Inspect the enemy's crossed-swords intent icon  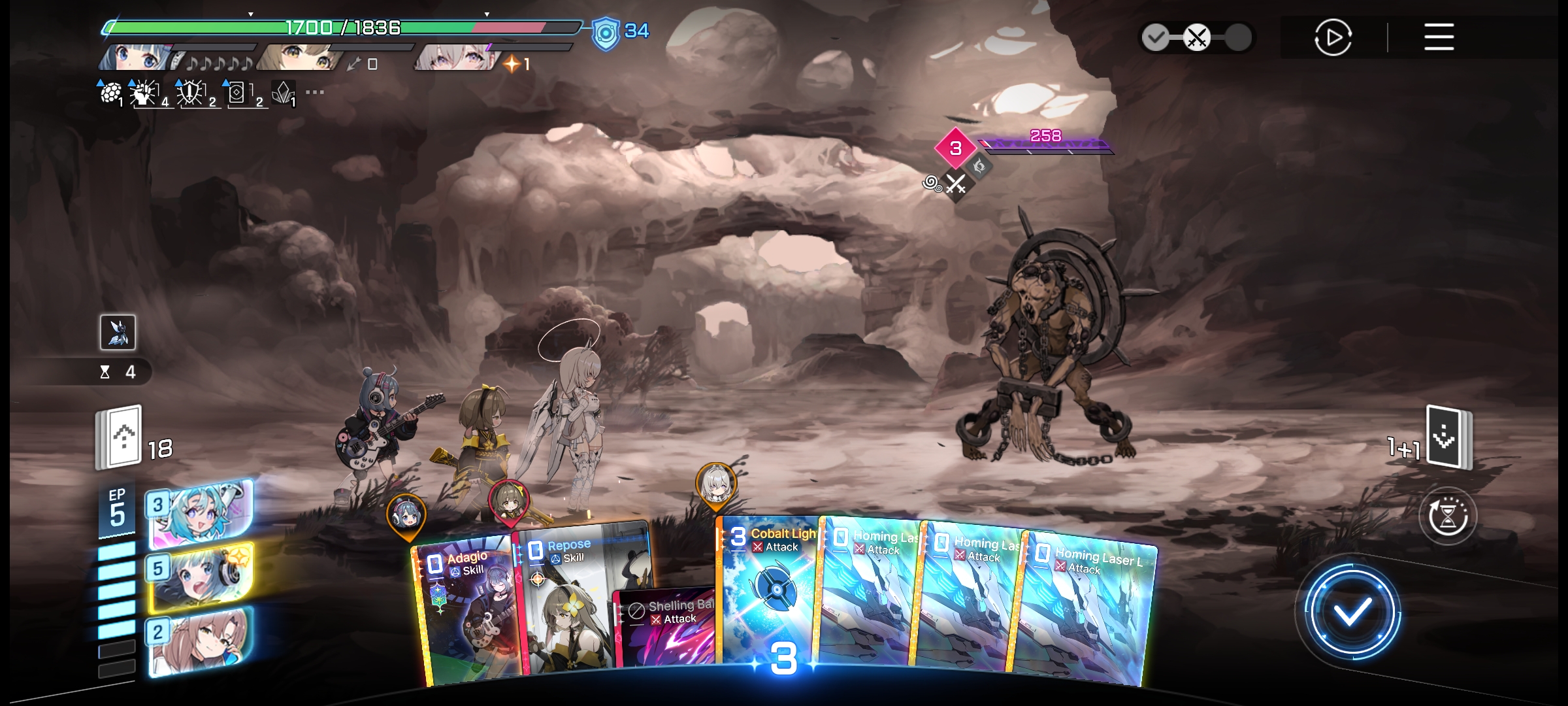click(x=956, y=184)
